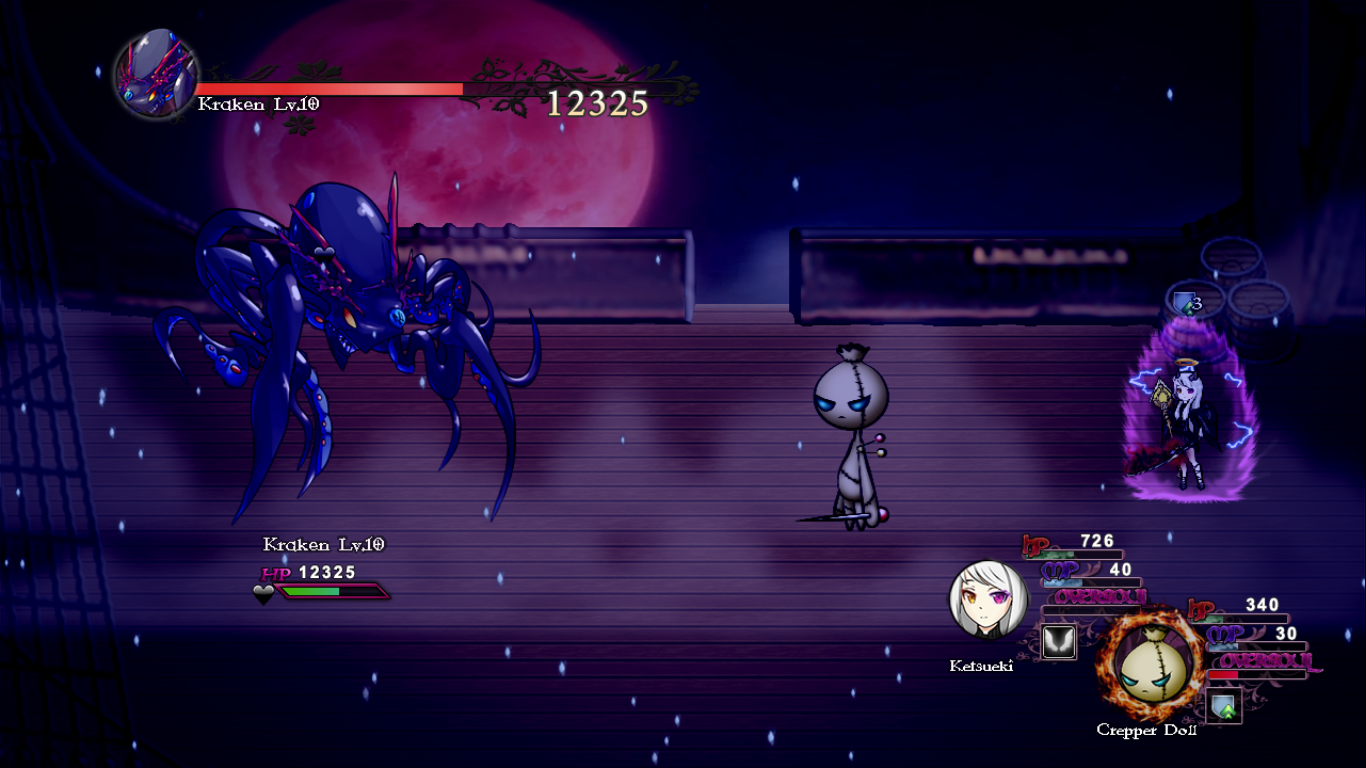The height and width of the screenshot is (768, 1366).
Task: Click the MP label on Crepper Doll's gauge
Action: pyautogui.click(x=1224, y=633)
